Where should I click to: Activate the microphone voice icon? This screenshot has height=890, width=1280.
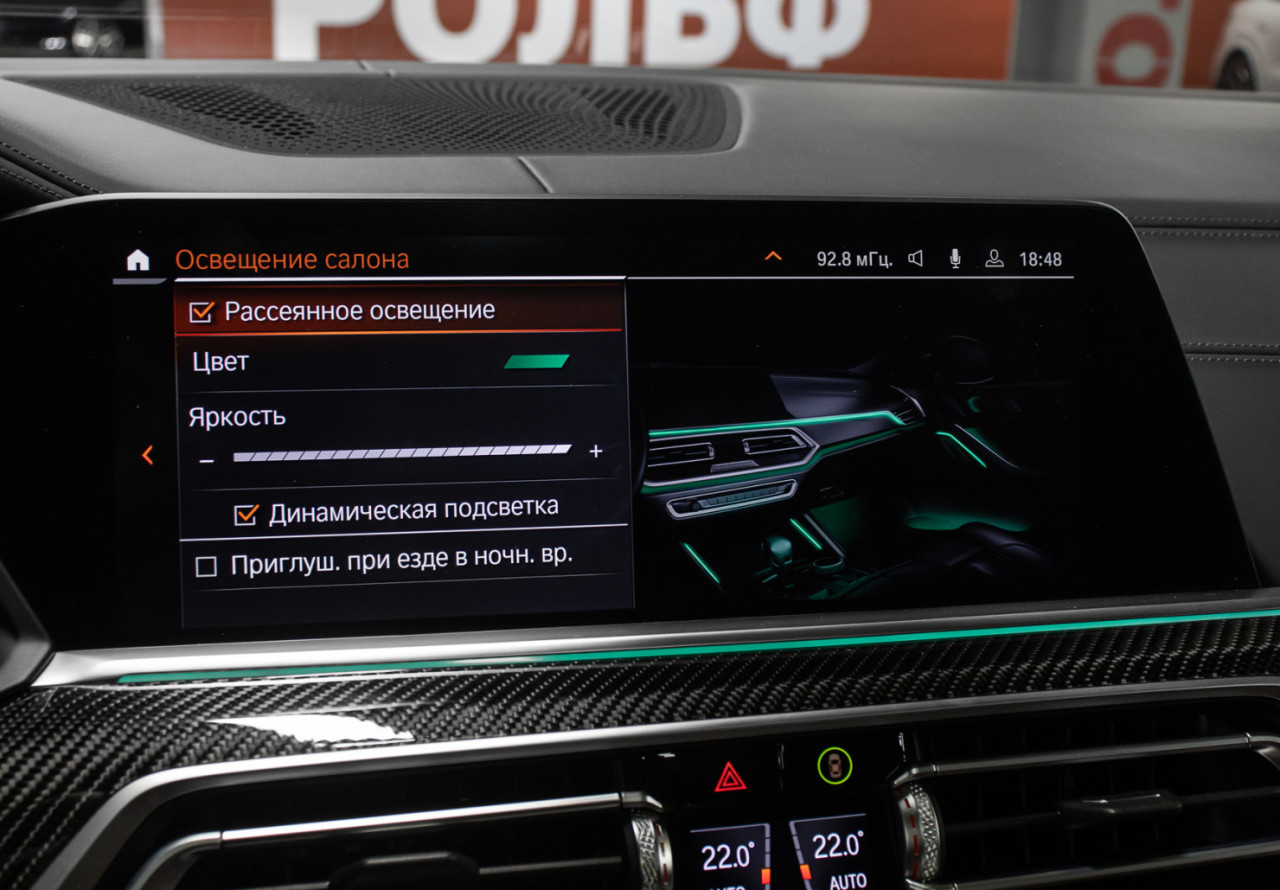click(955, 259)
